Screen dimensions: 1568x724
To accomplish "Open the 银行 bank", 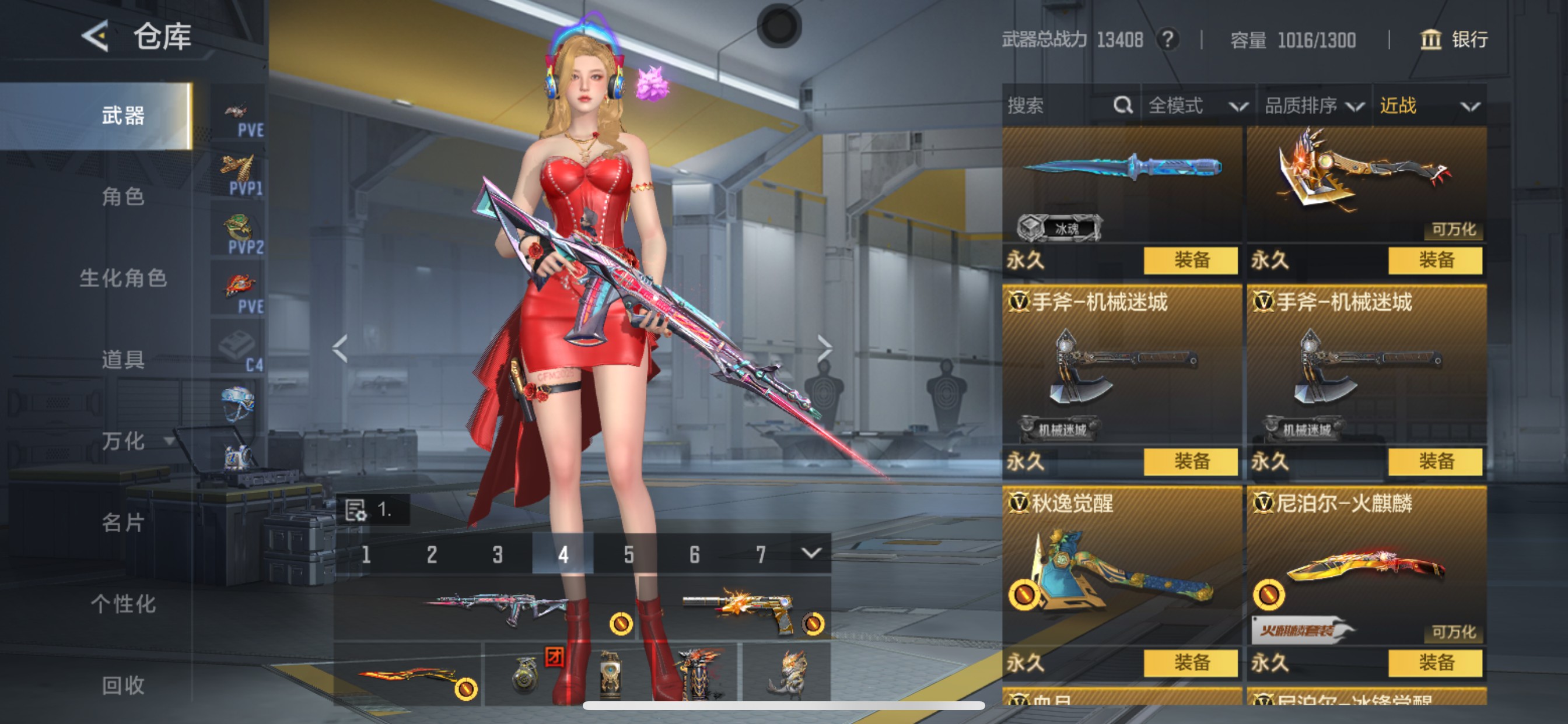I will [1454, 40].
